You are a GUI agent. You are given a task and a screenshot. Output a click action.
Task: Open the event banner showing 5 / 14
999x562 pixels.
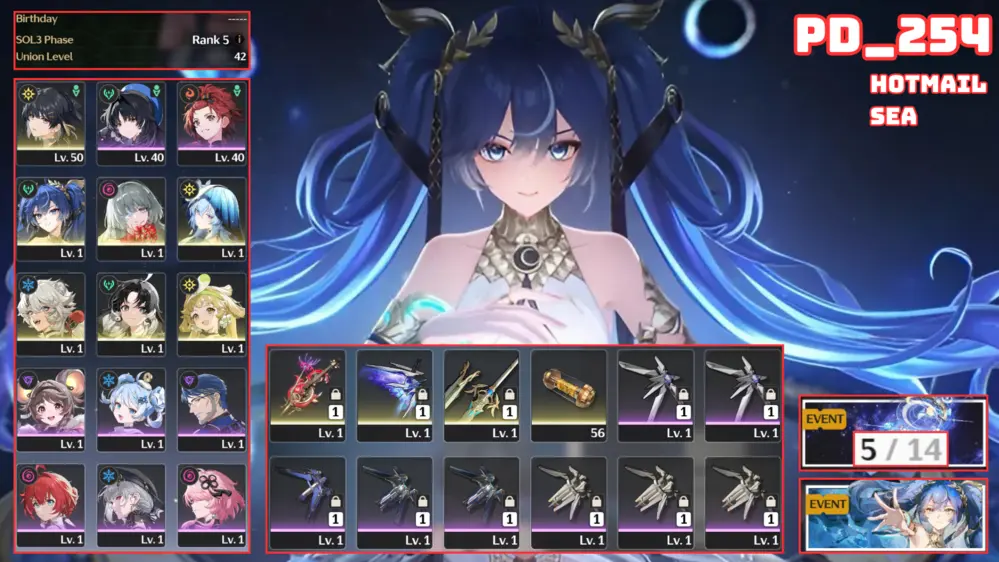(x=893, y=433)
